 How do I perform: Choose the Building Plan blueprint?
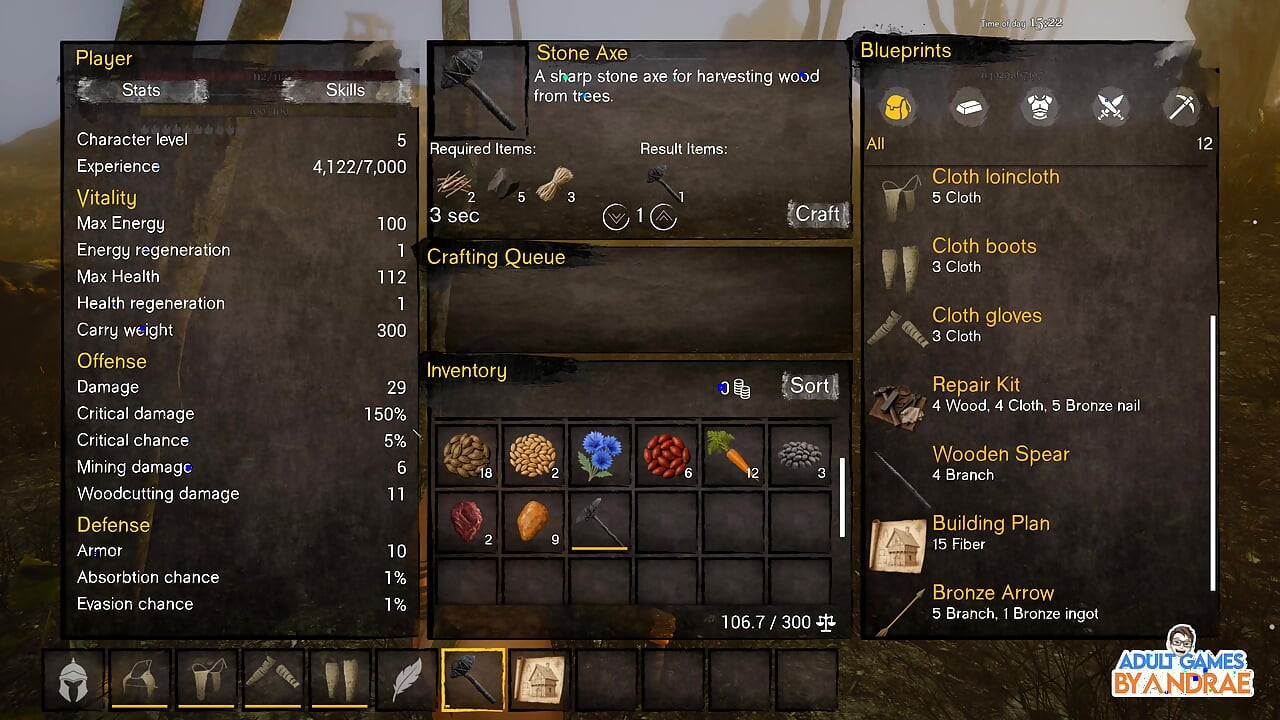pyautogui.click(x=990, y=533)
